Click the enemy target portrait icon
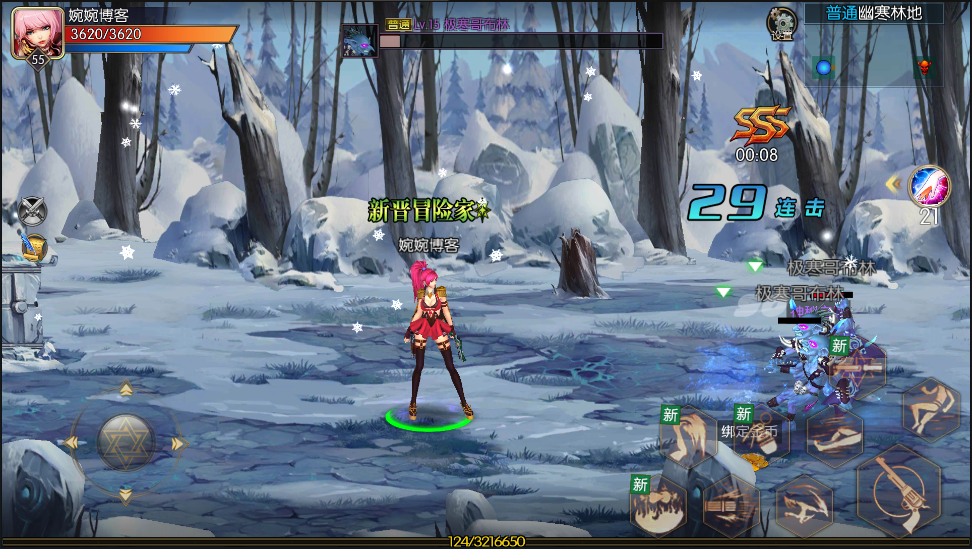972x549 pixels. click(x=359, y=41)
